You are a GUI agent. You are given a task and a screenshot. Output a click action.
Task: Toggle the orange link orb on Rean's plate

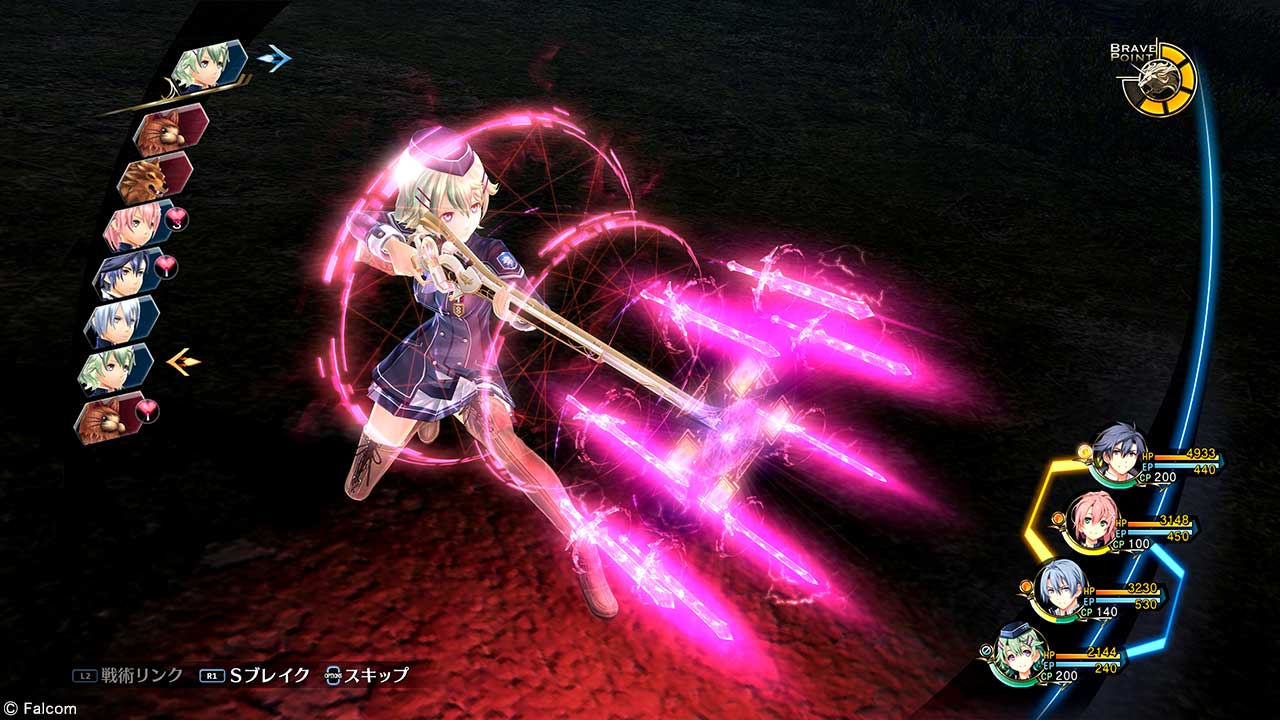(x=1083, y=453)
